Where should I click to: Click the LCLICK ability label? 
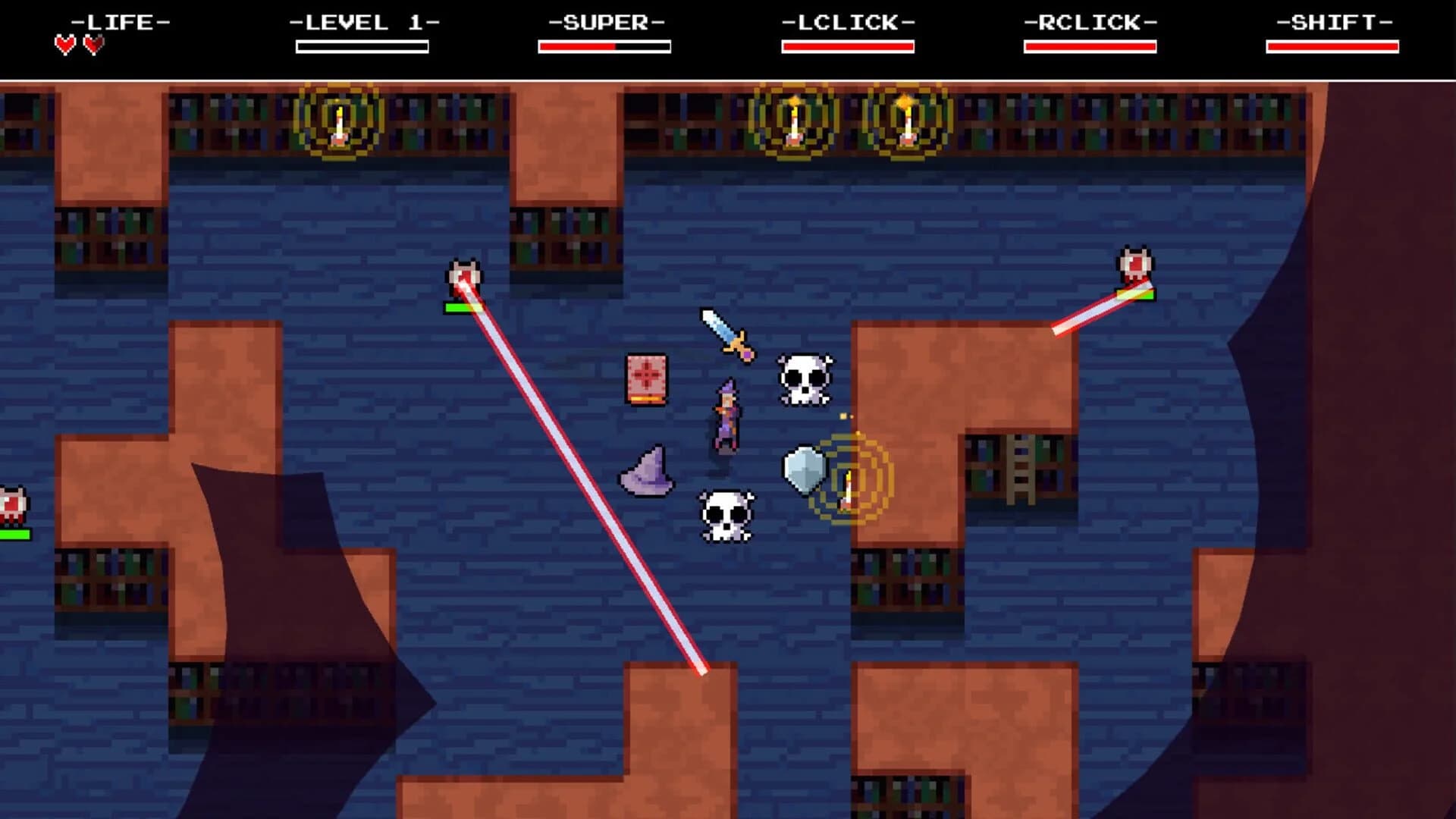click(x=846, y=22)
